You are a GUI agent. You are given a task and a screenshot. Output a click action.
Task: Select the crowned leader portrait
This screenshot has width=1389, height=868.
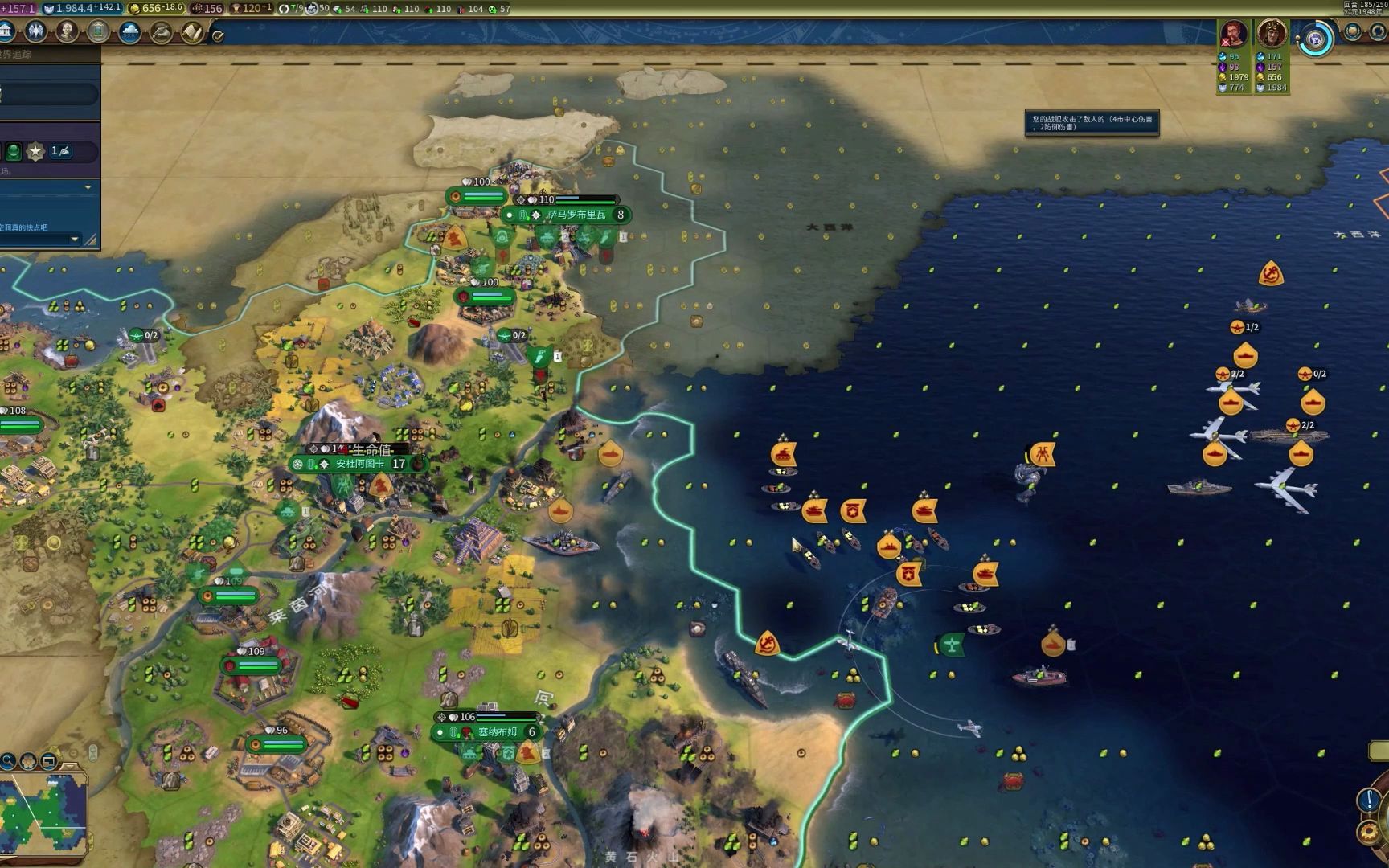pos(1272,34)
